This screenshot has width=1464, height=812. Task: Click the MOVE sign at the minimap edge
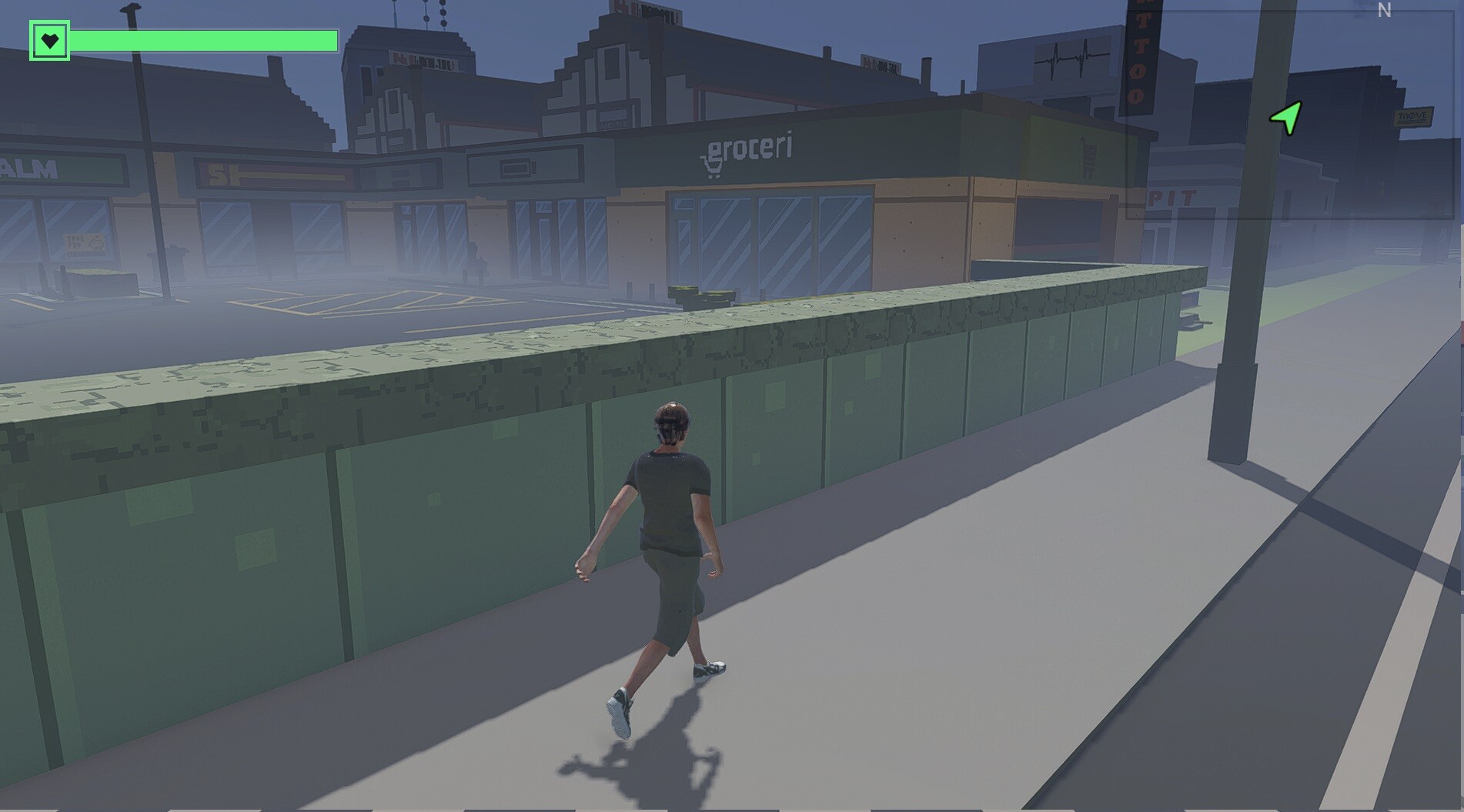pyautogui.click(x=1413, y=116)
